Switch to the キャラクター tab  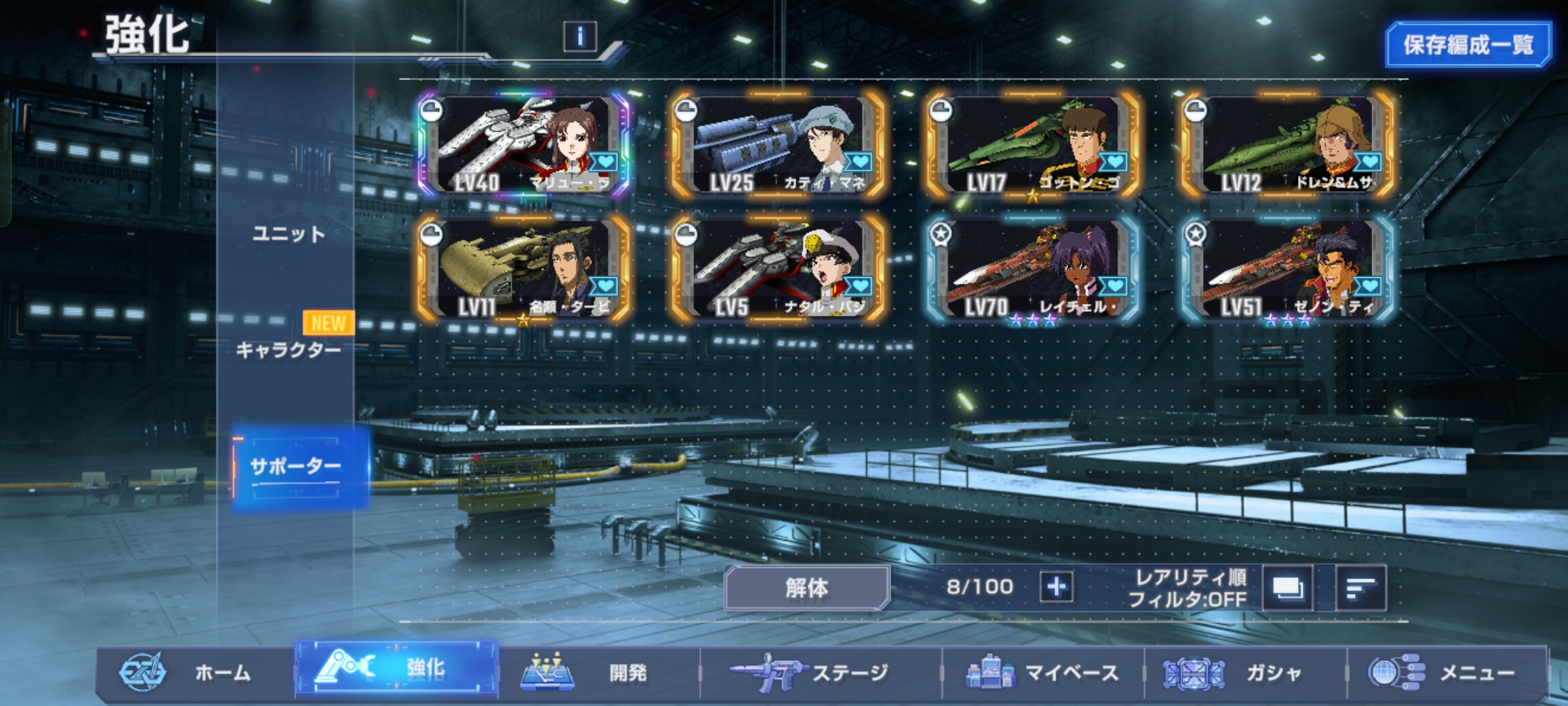[288, 350]
